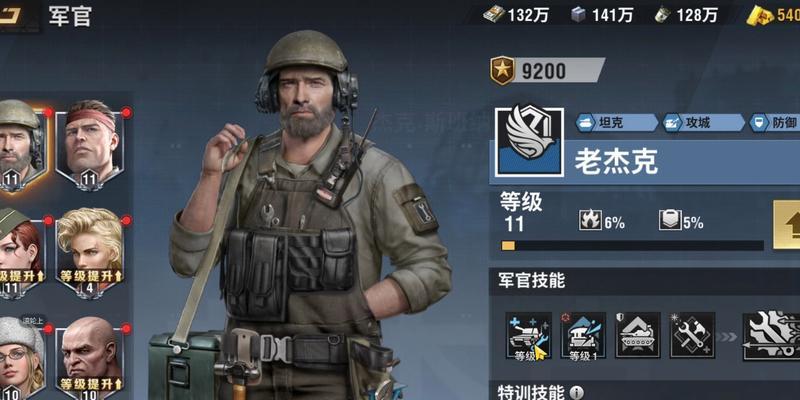Show info for 特训技能 via the i icon
The width and height of the screenshot is (800, 400).
578,392
